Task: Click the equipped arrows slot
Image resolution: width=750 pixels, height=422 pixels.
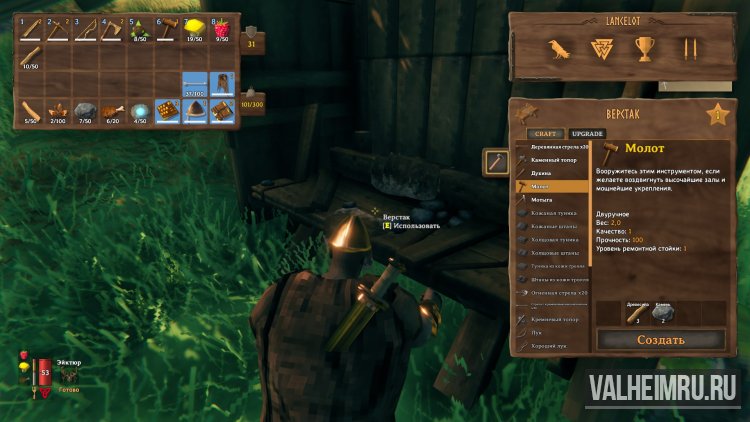Action: (x=196, y=83)
